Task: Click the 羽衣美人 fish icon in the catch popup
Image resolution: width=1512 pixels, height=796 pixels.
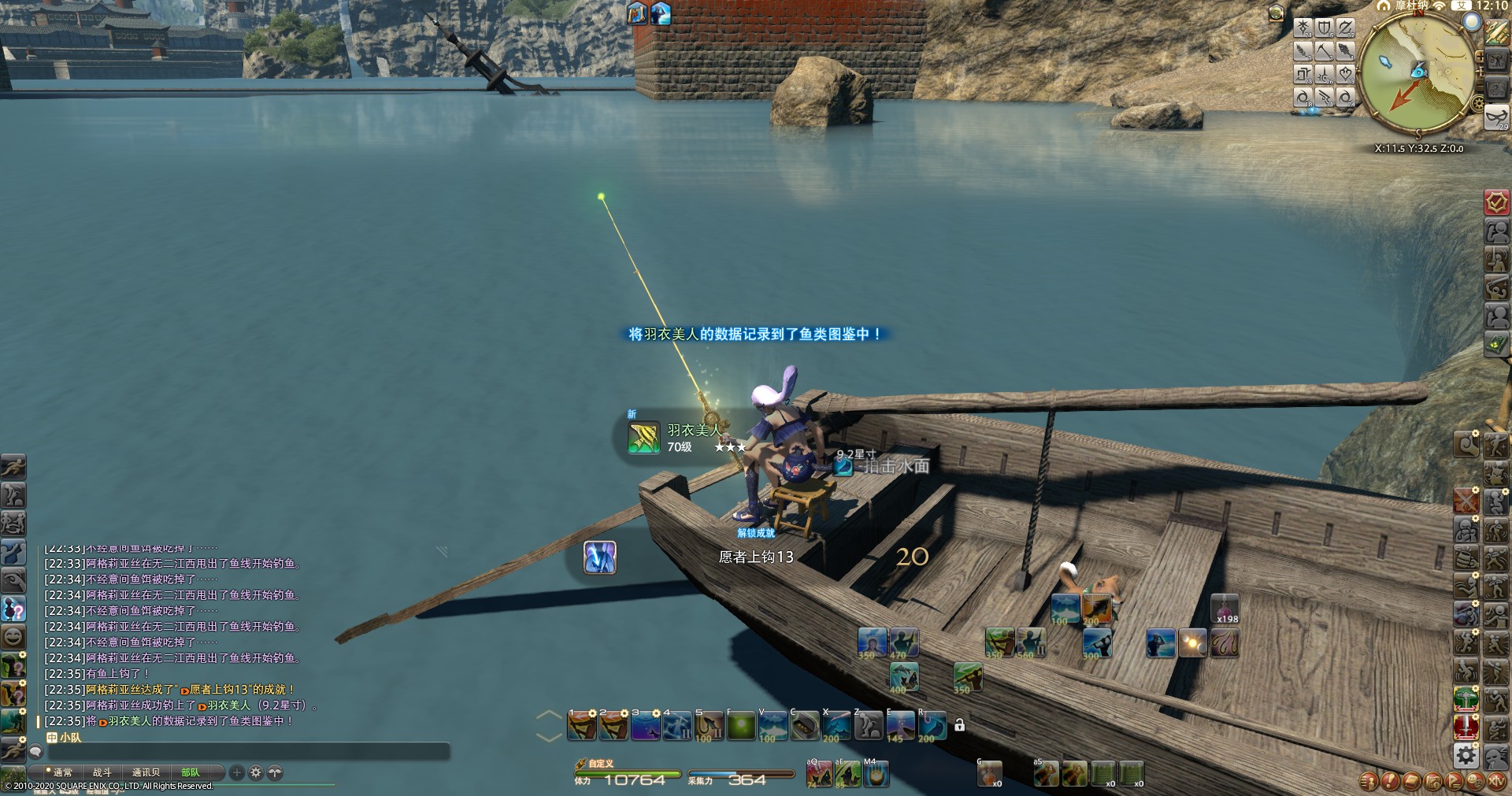Action: pyautogui.click(x=643, y=438)
